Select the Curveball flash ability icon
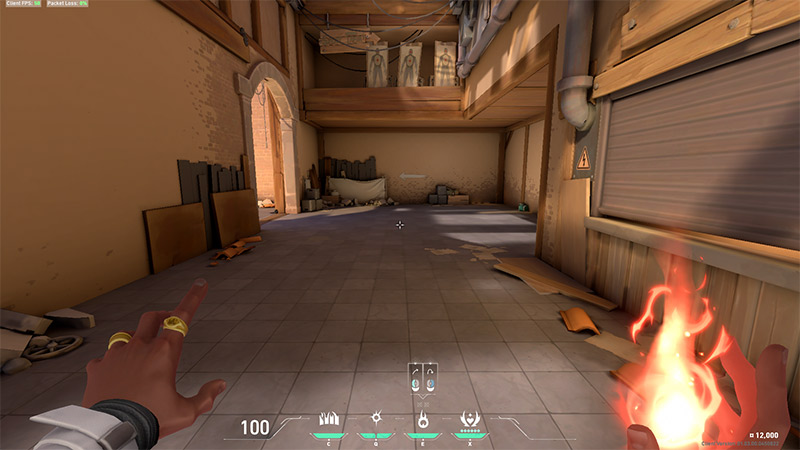The height and width of the screenshot is (450, 800). [375, 419]
